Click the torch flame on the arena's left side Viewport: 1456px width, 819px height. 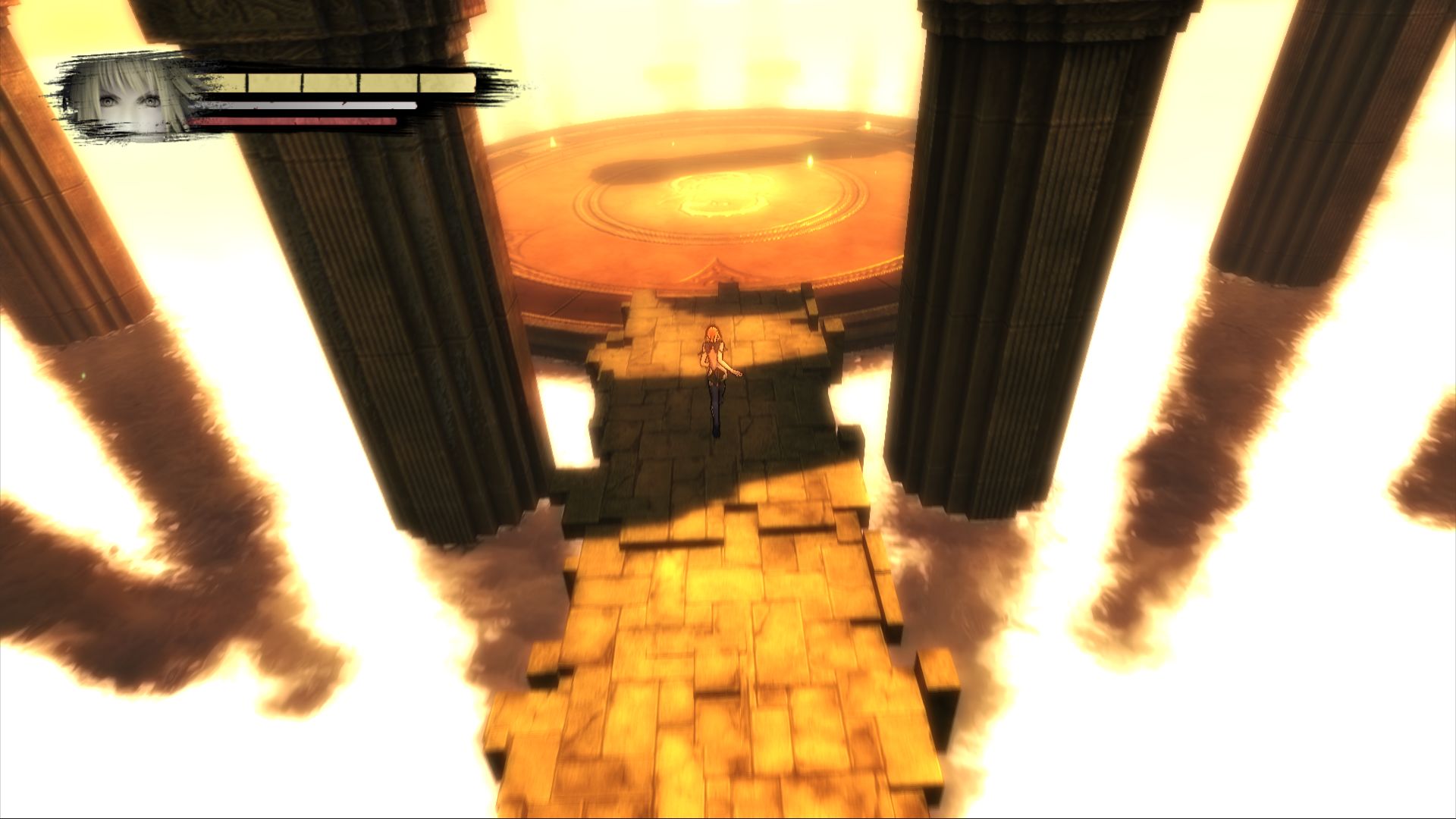(552, 141)
